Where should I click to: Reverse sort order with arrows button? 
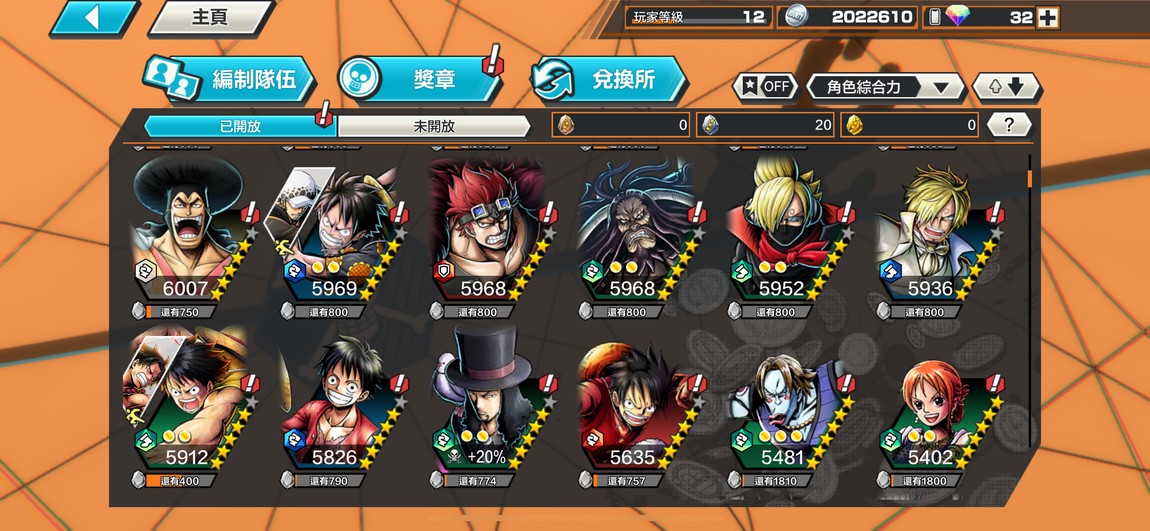coord(1006,87)
